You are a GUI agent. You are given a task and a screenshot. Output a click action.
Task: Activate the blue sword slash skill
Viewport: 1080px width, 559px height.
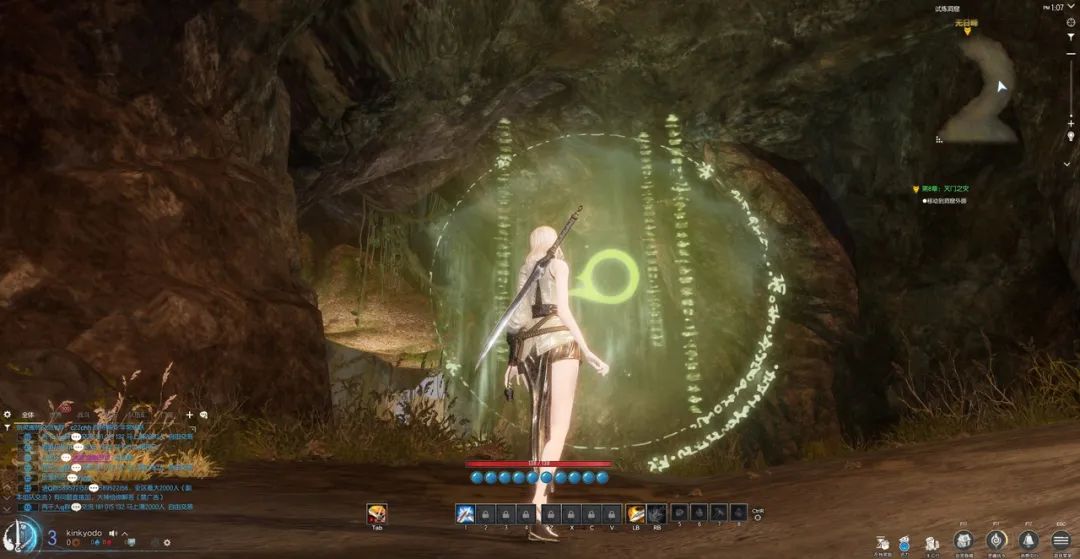click(465, 513)
